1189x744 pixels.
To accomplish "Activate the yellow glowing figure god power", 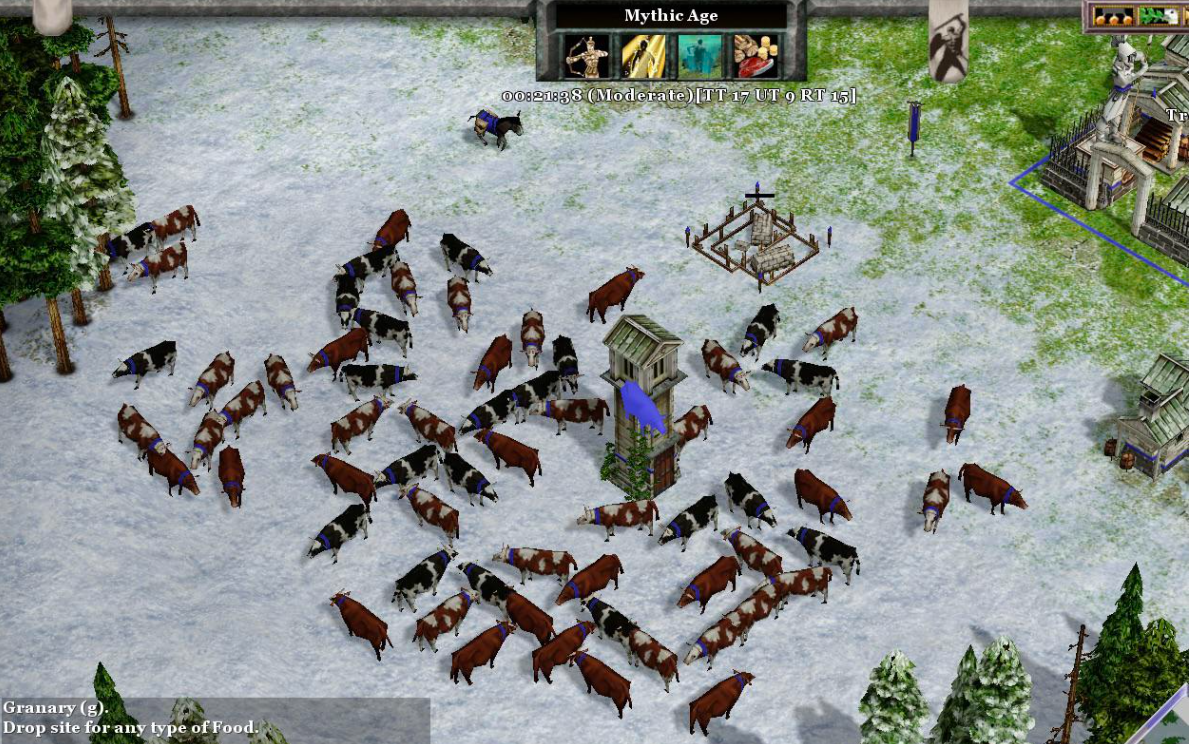I will tap(643, 56).
